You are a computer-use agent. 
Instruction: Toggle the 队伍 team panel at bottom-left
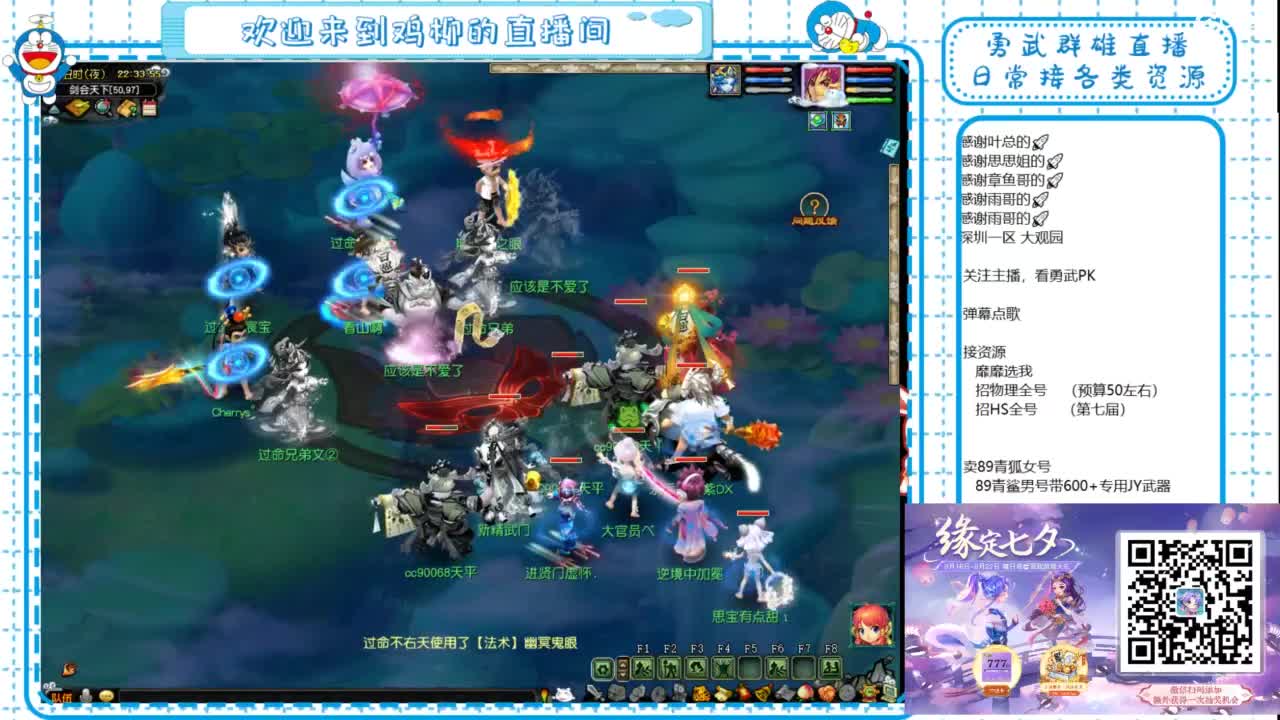tap(62, 696)
